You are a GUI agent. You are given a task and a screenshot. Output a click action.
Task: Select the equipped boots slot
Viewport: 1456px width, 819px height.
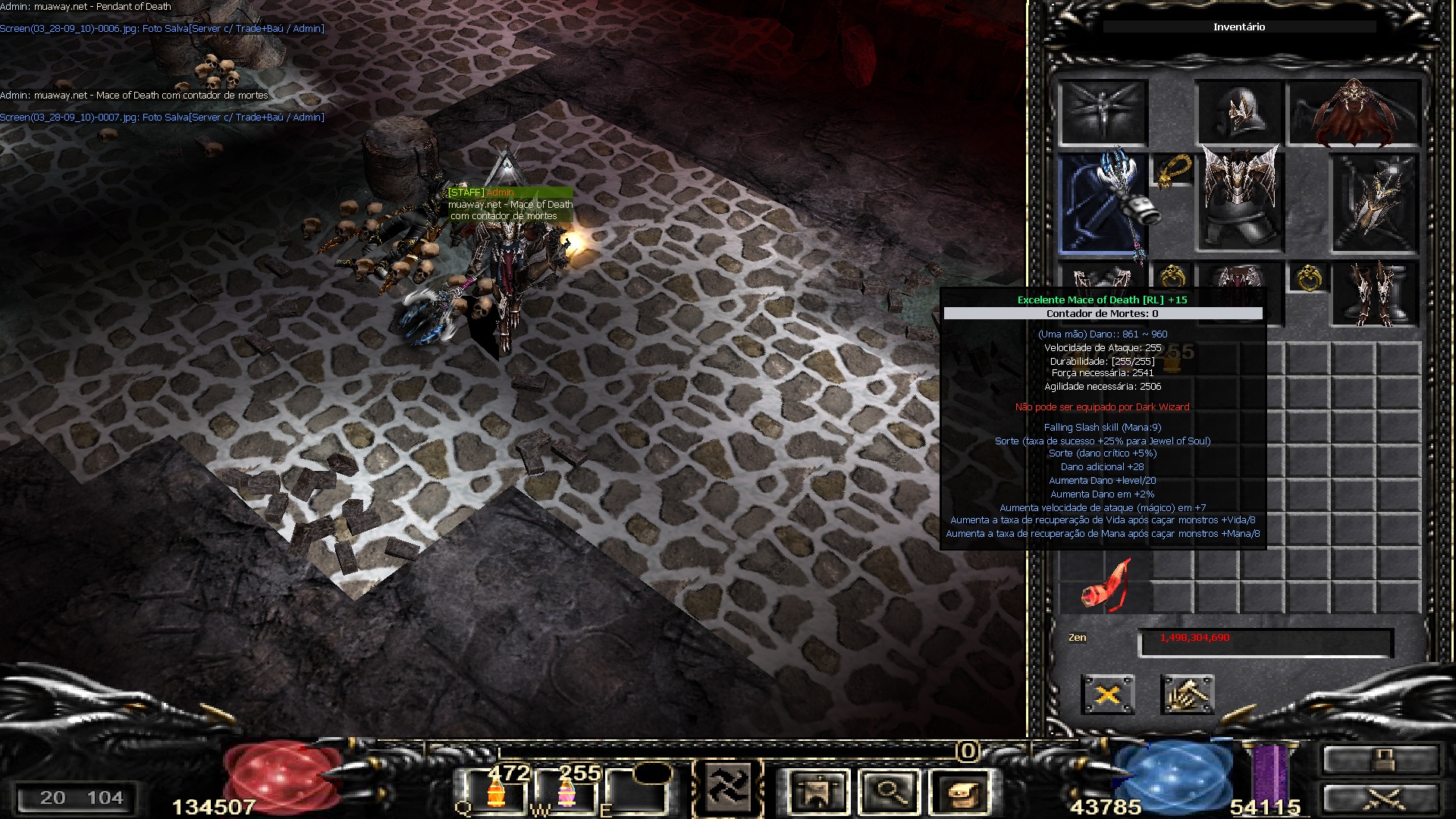(1375, 294)
